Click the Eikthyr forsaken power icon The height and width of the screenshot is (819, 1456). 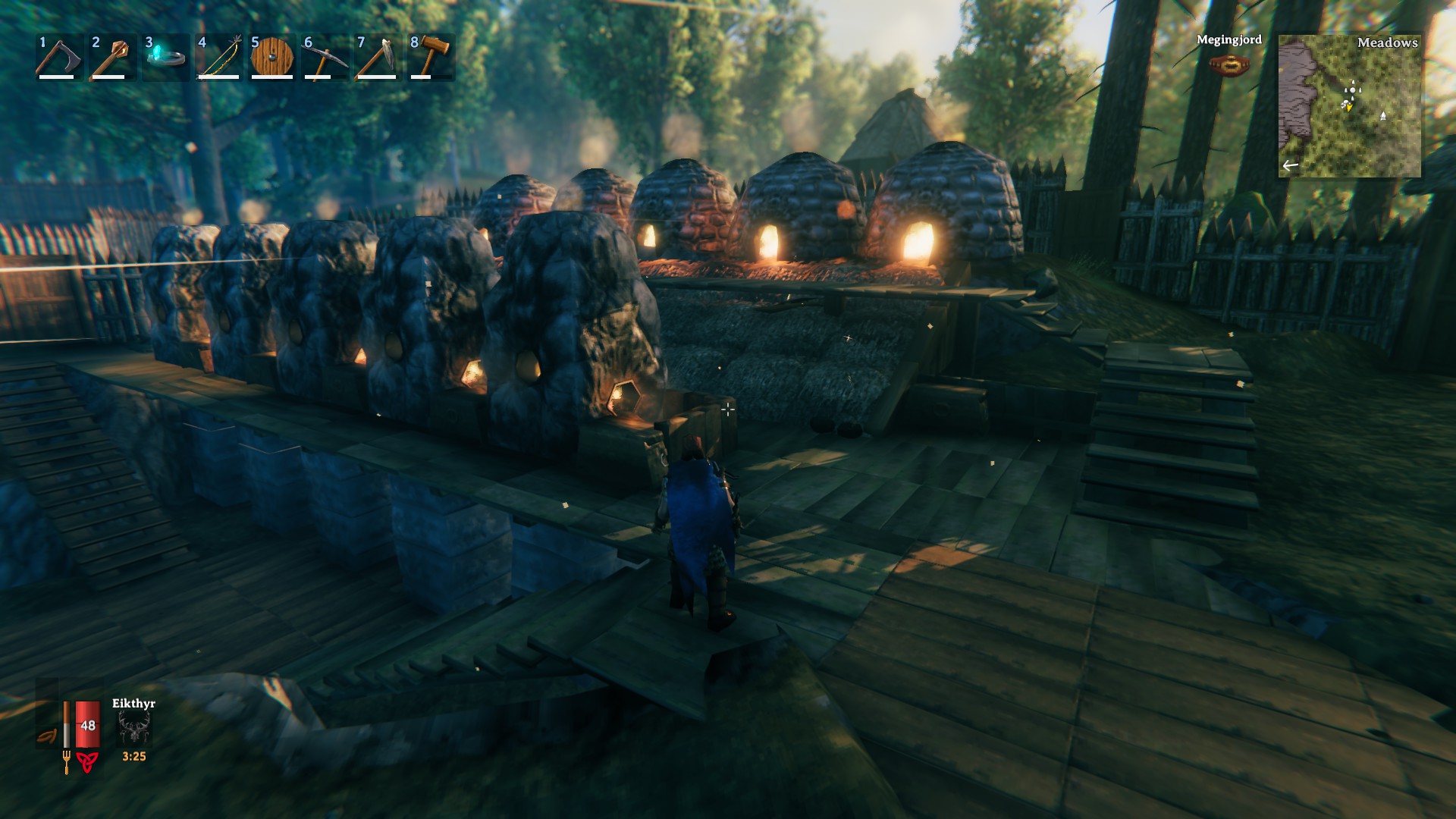133,726
